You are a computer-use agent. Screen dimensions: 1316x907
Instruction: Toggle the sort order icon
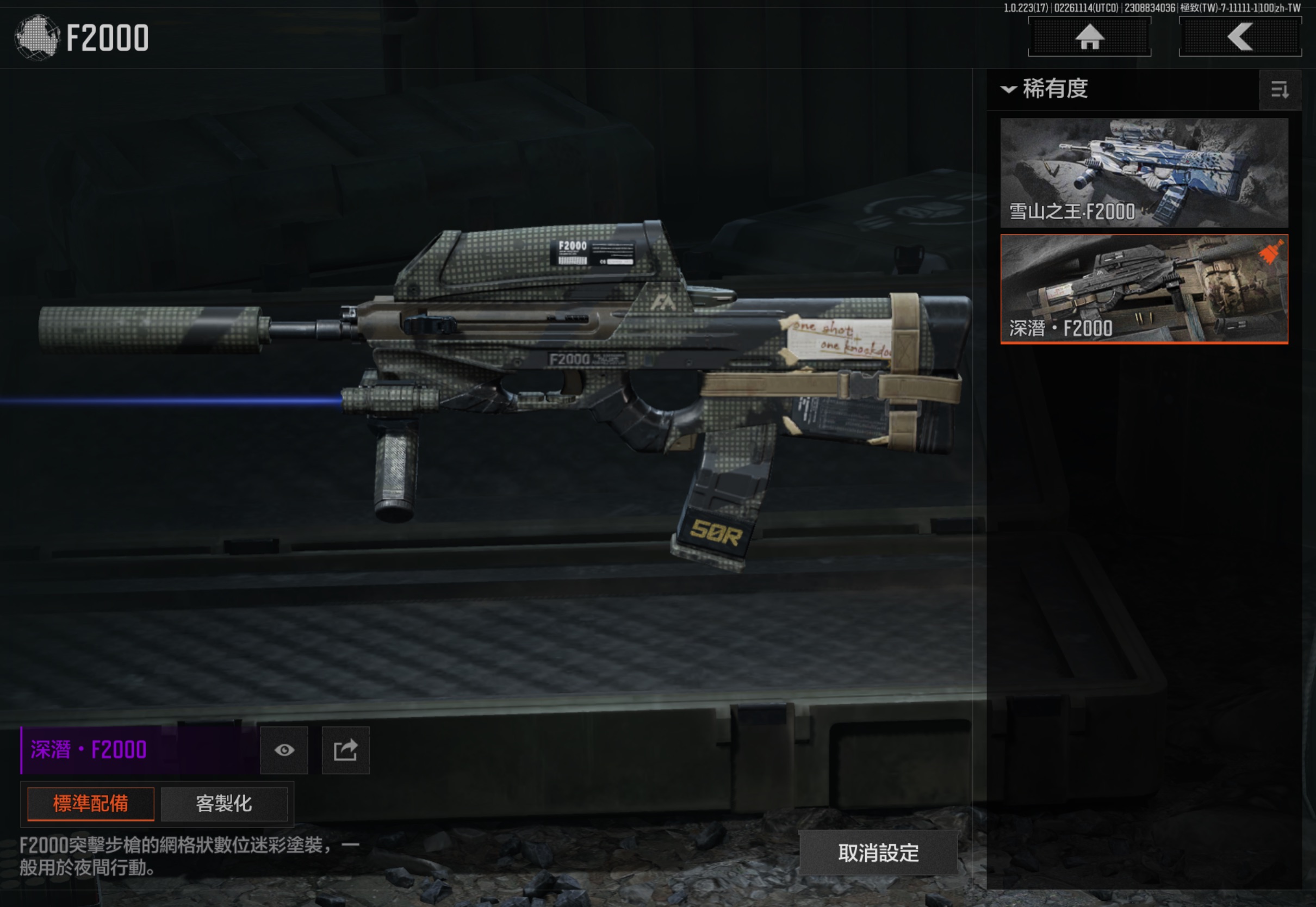[x=1280, y=90]
